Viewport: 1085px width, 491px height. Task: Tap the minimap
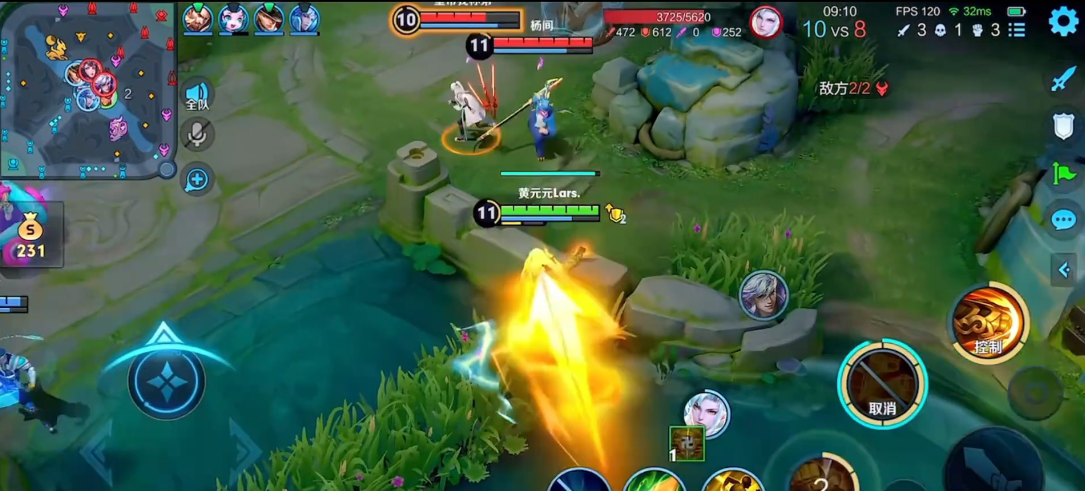coord(88,88)
